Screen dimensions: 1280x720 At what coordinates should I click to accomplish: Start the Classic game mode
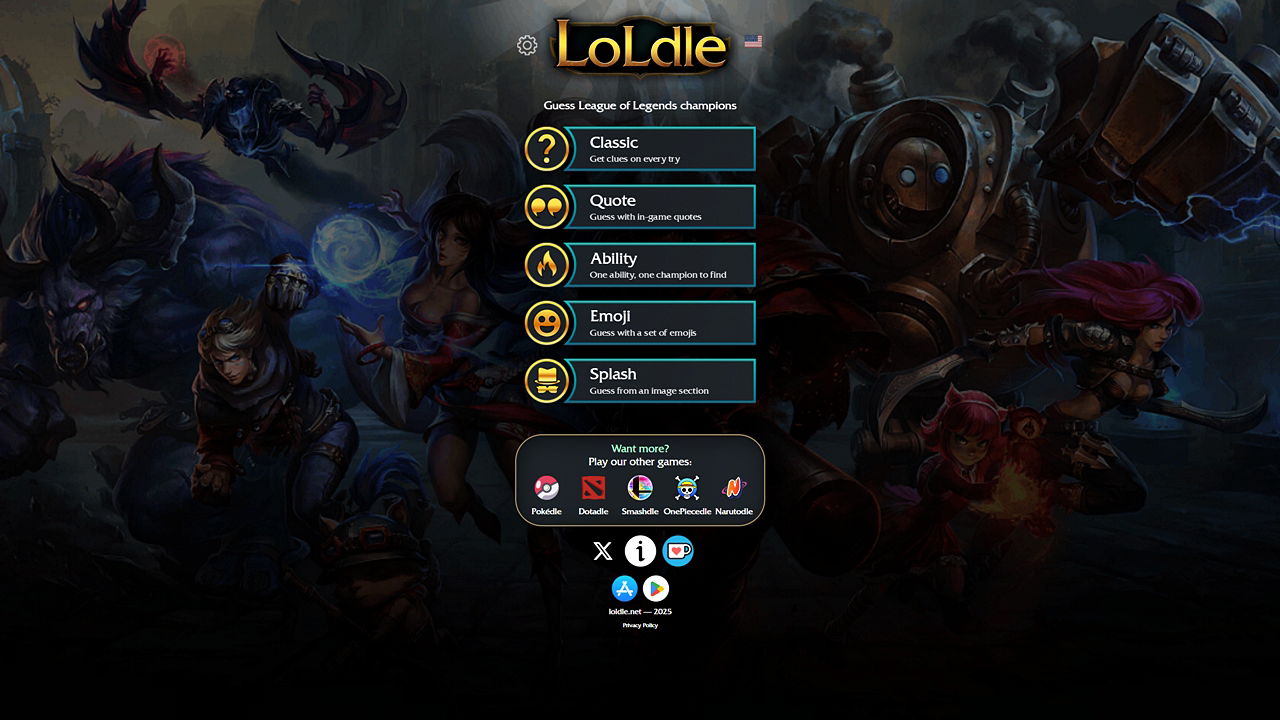point(640,149)
